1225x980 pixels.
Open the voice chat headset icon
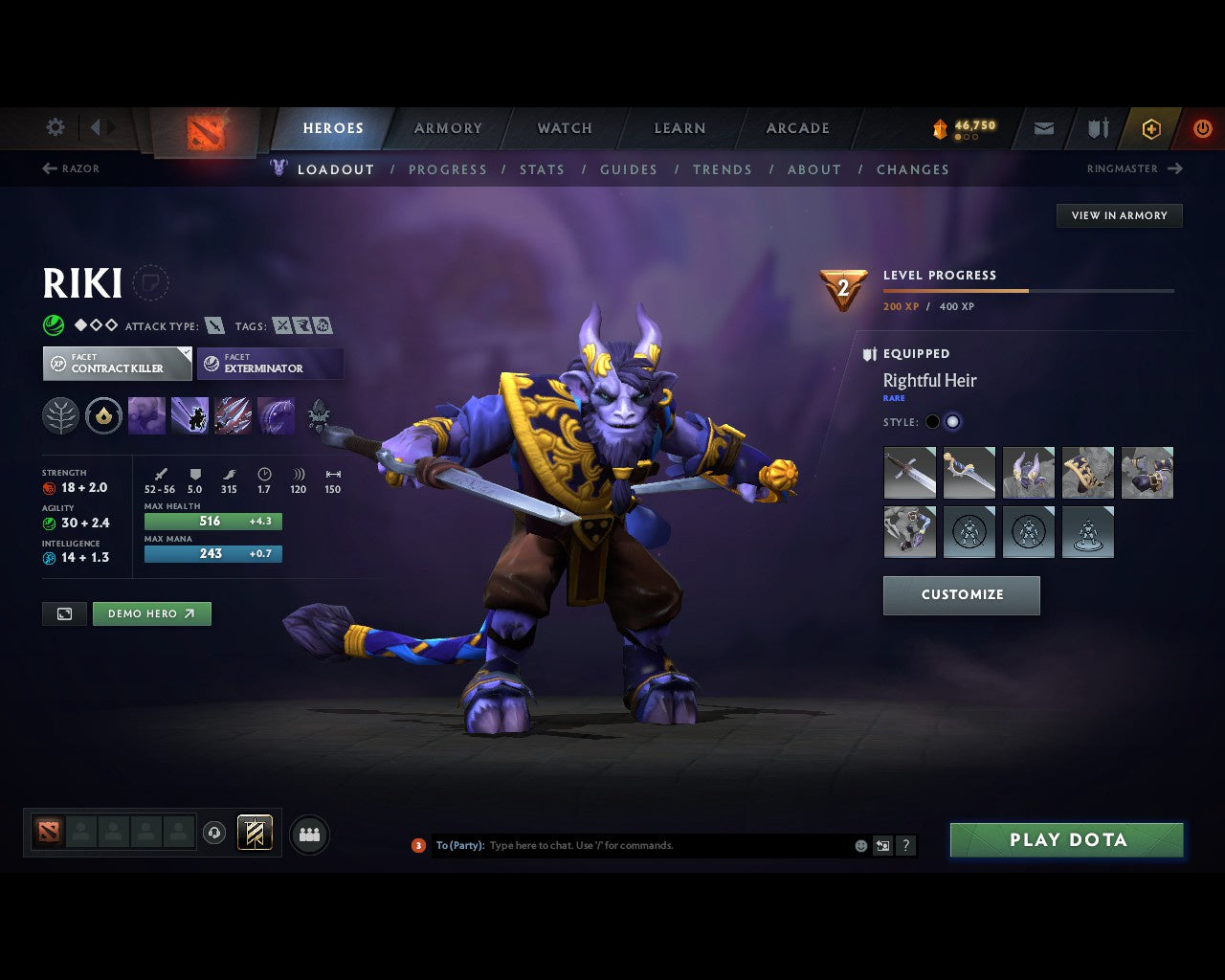click(214, 834)
